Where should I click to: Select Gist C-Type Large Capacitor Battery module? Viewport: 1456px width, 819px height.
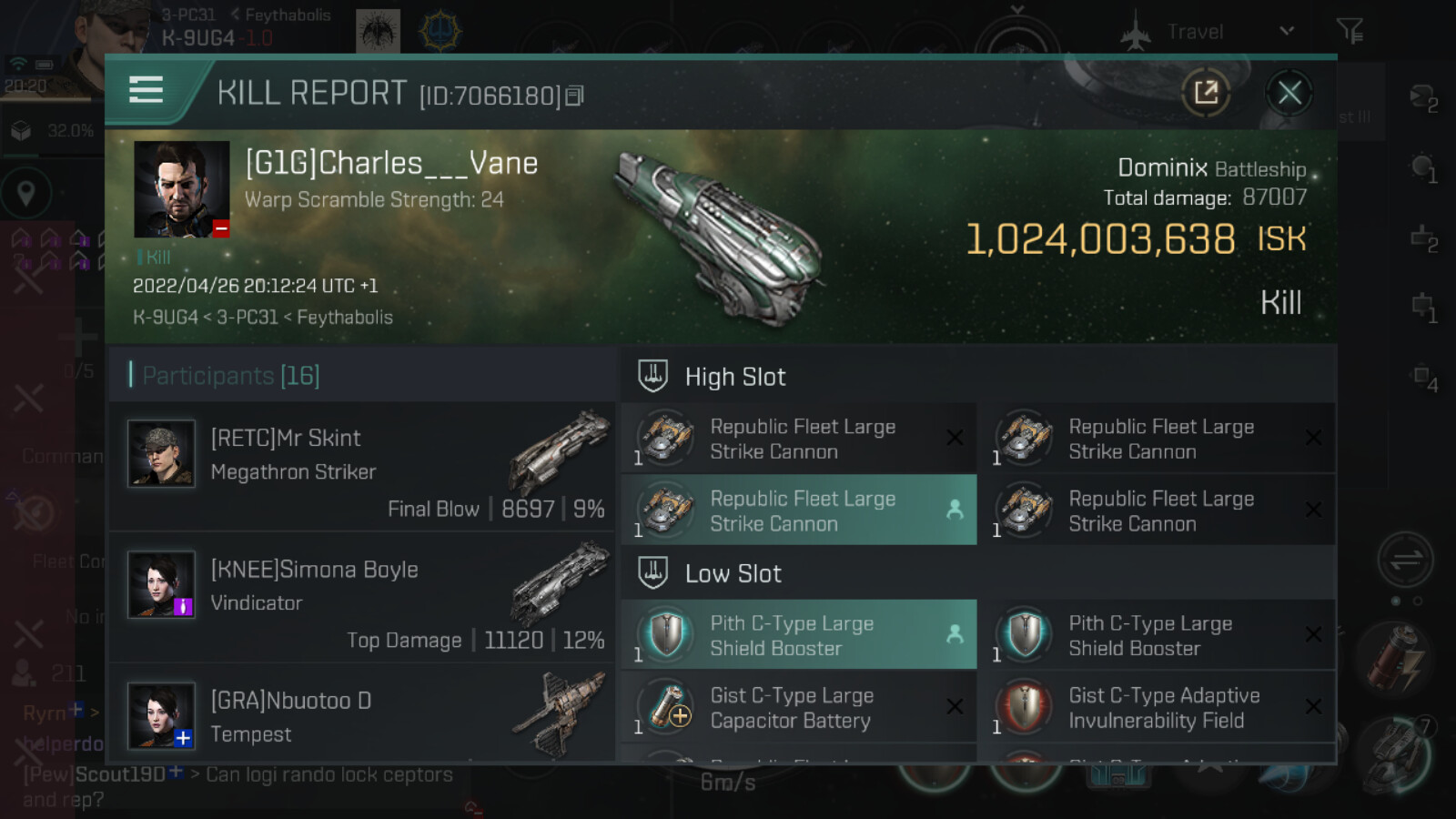tap(798, 708)
